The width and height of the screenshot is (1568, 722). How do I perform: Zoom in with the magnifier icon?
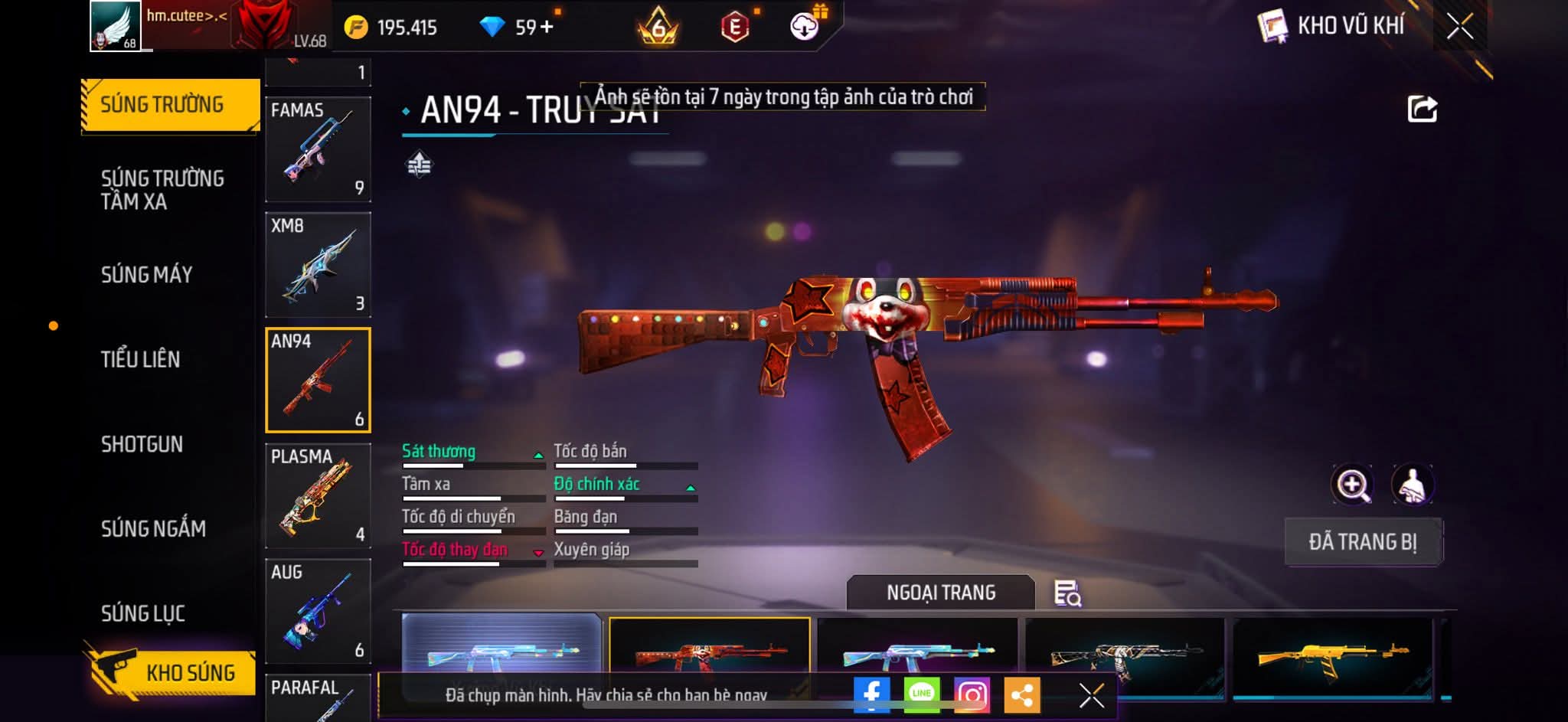pyautogui.click(x=1353, y=485)
